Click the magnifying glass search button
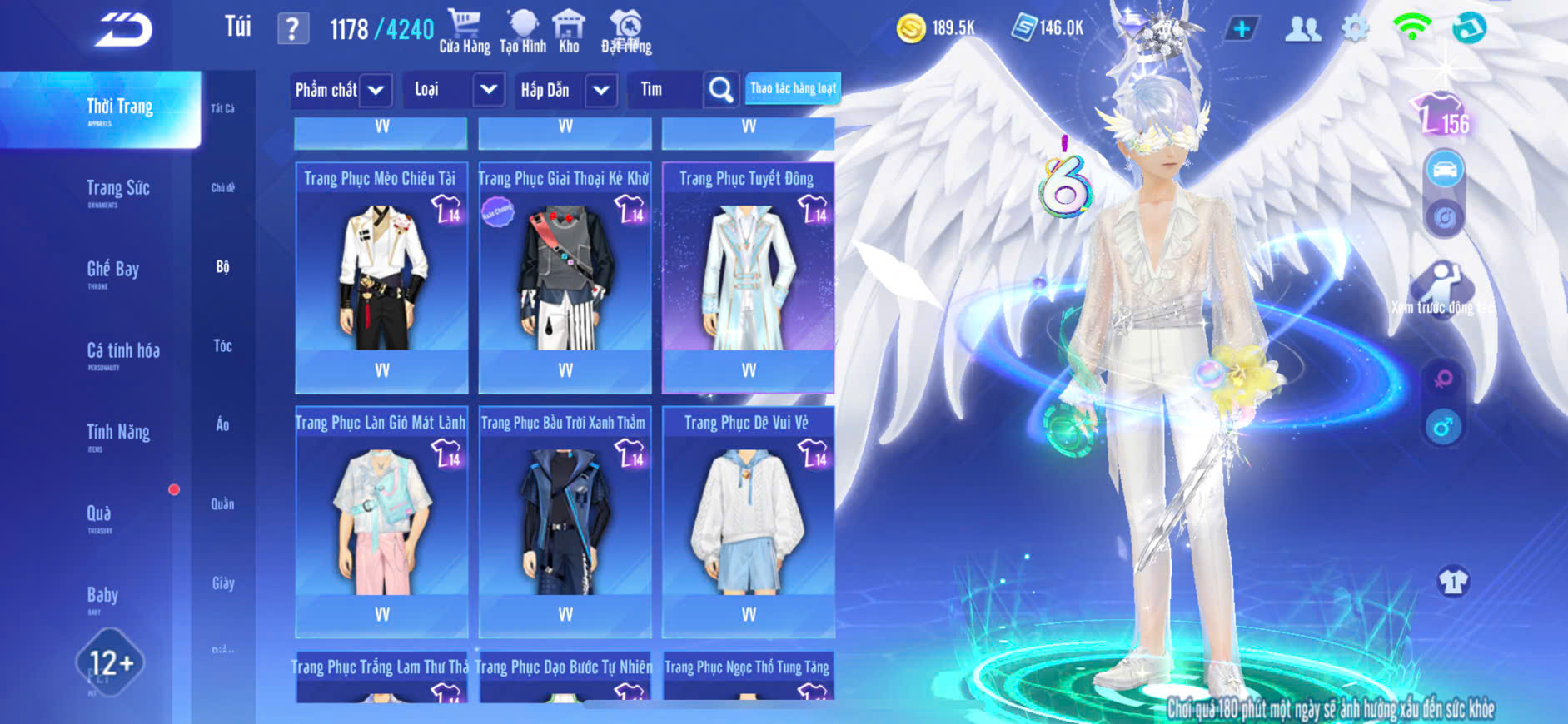The height and width of the screenshot is (724, 1568). click(x=720, y=90)
